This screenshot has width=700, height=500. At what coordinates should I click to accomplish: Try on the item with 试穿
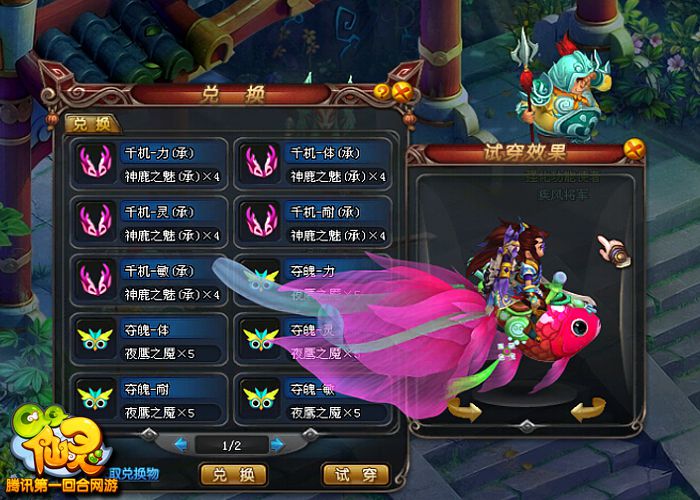pos(354,473)
